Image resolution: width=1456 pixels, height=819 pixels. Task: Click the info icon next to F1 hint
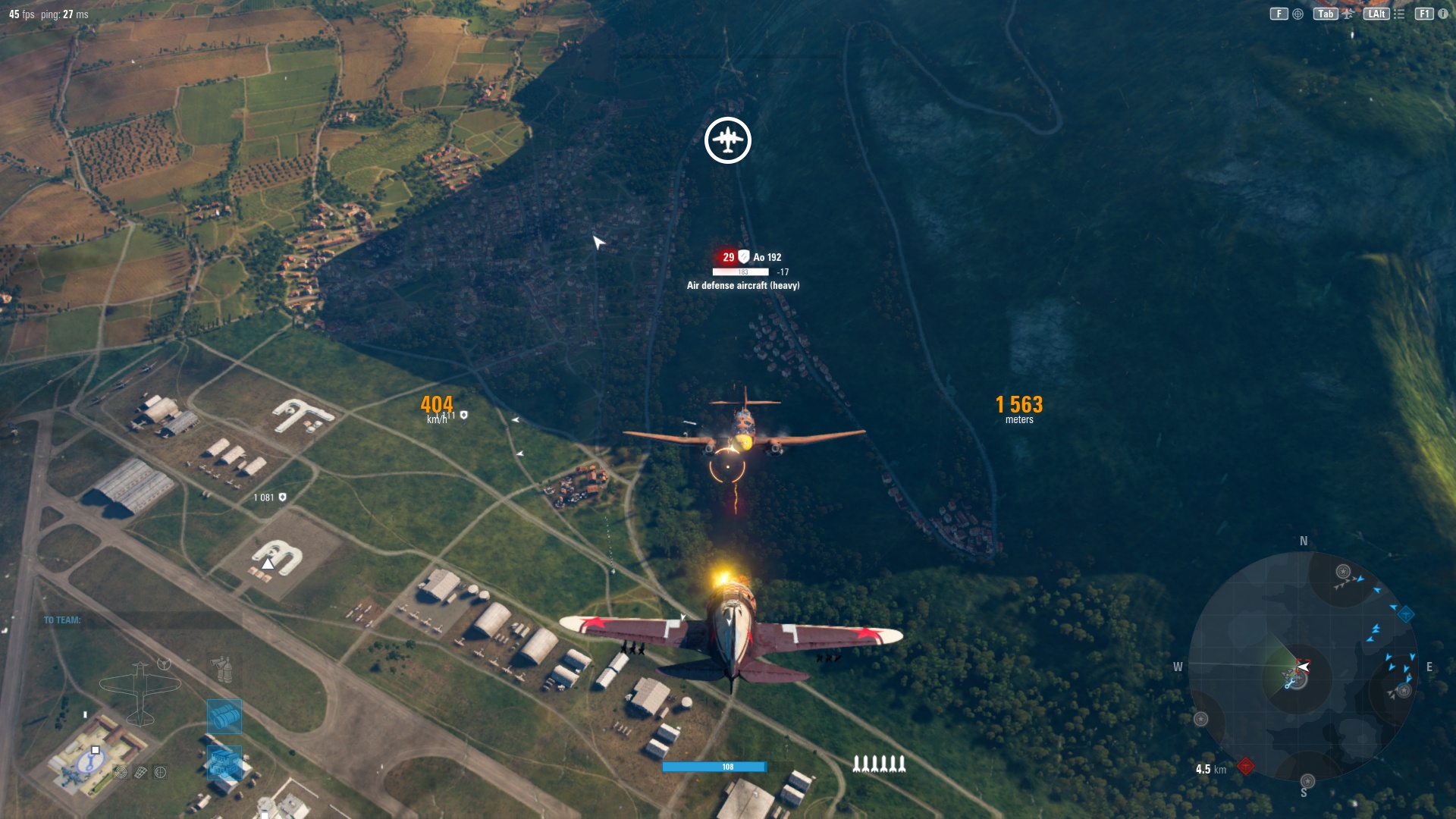(1445, 14)
